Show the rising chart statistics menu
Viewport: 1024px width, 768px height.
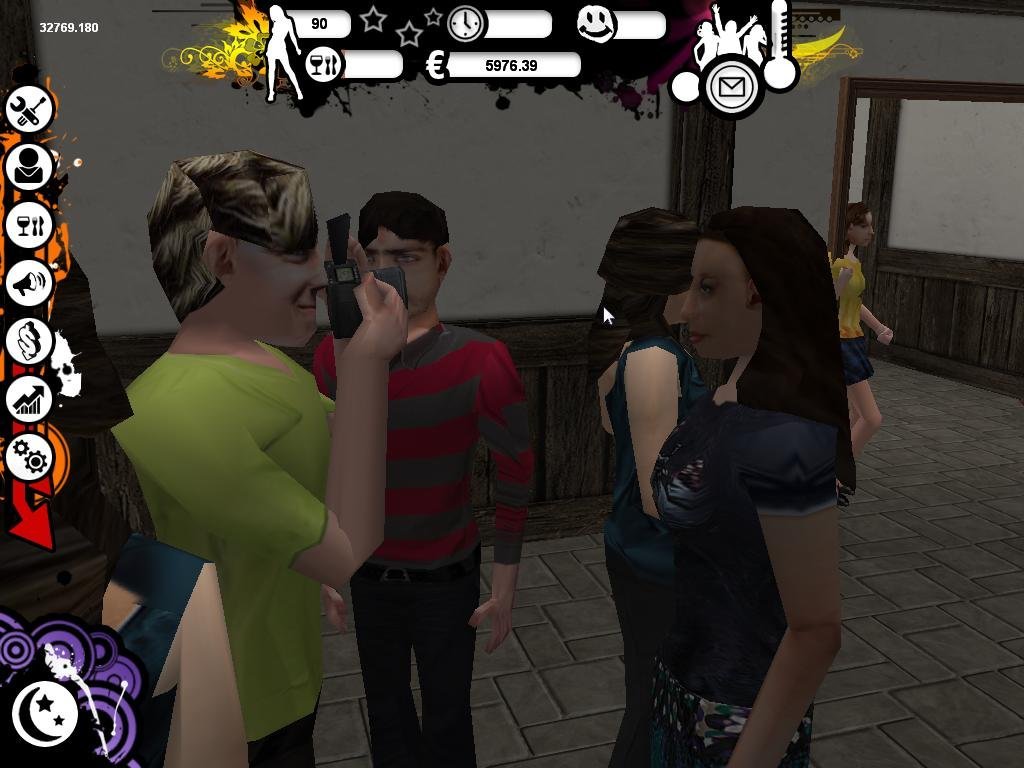(x=29, y=399)
